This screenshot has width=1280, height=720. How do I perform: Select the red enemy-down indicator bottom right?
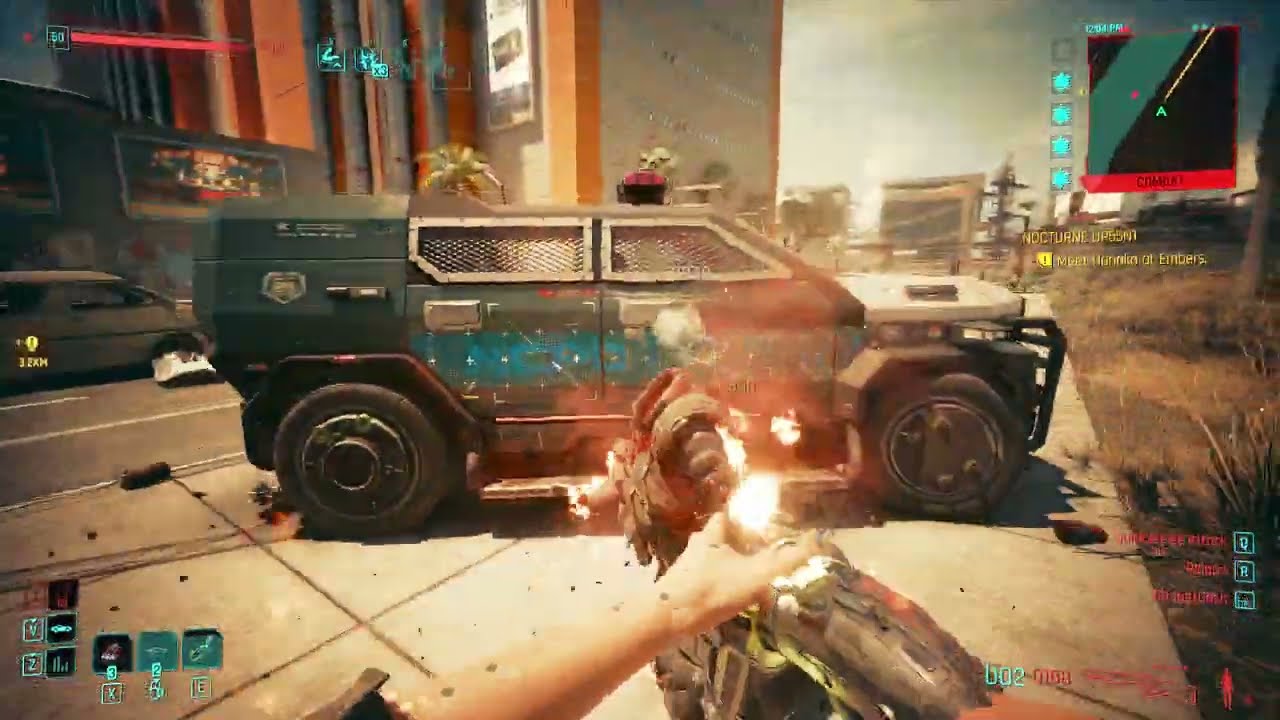click(x=1227, y=687)
